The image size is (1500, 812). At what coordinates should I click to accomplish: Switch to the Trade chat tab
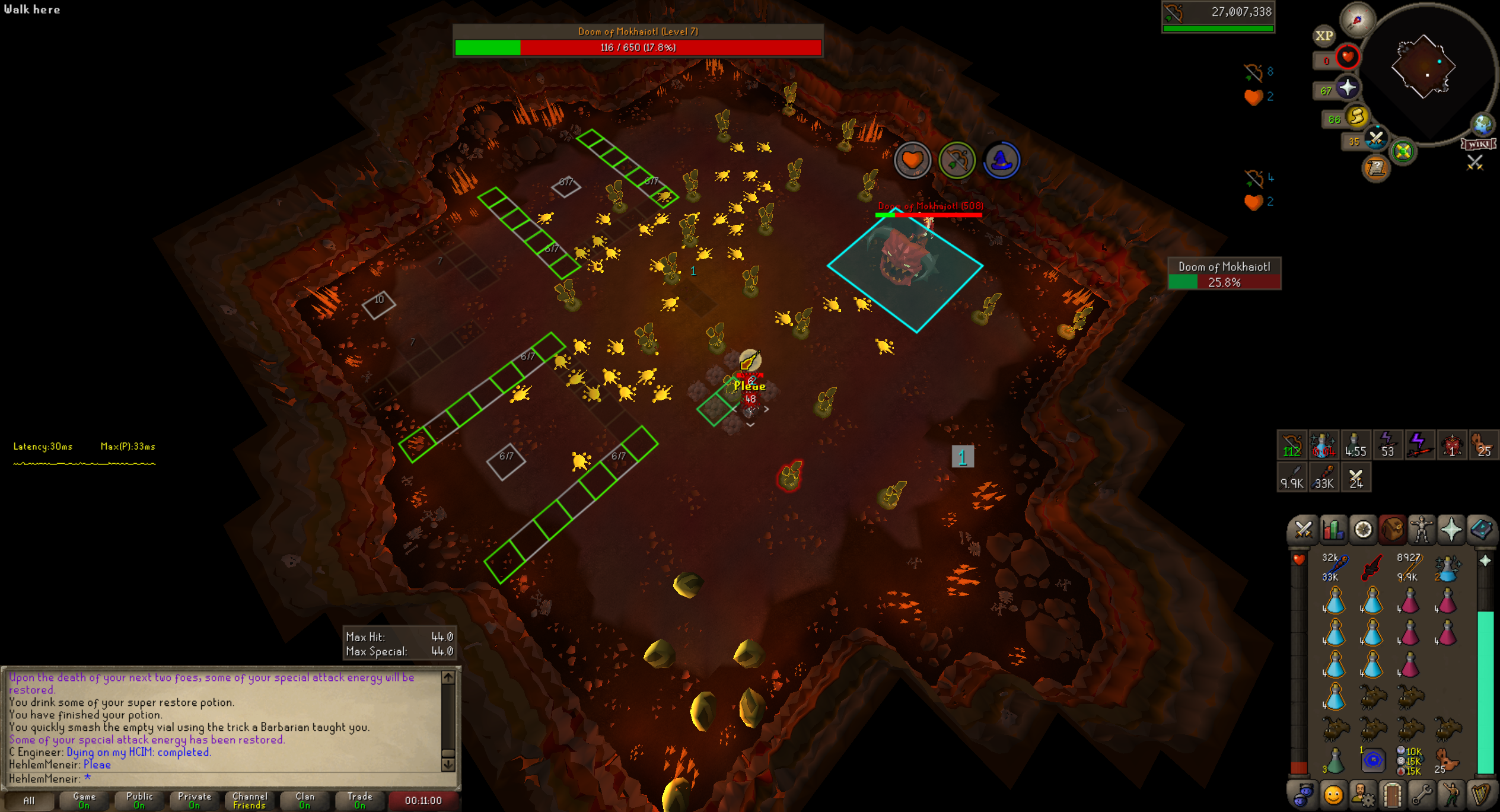click(360, 800)
